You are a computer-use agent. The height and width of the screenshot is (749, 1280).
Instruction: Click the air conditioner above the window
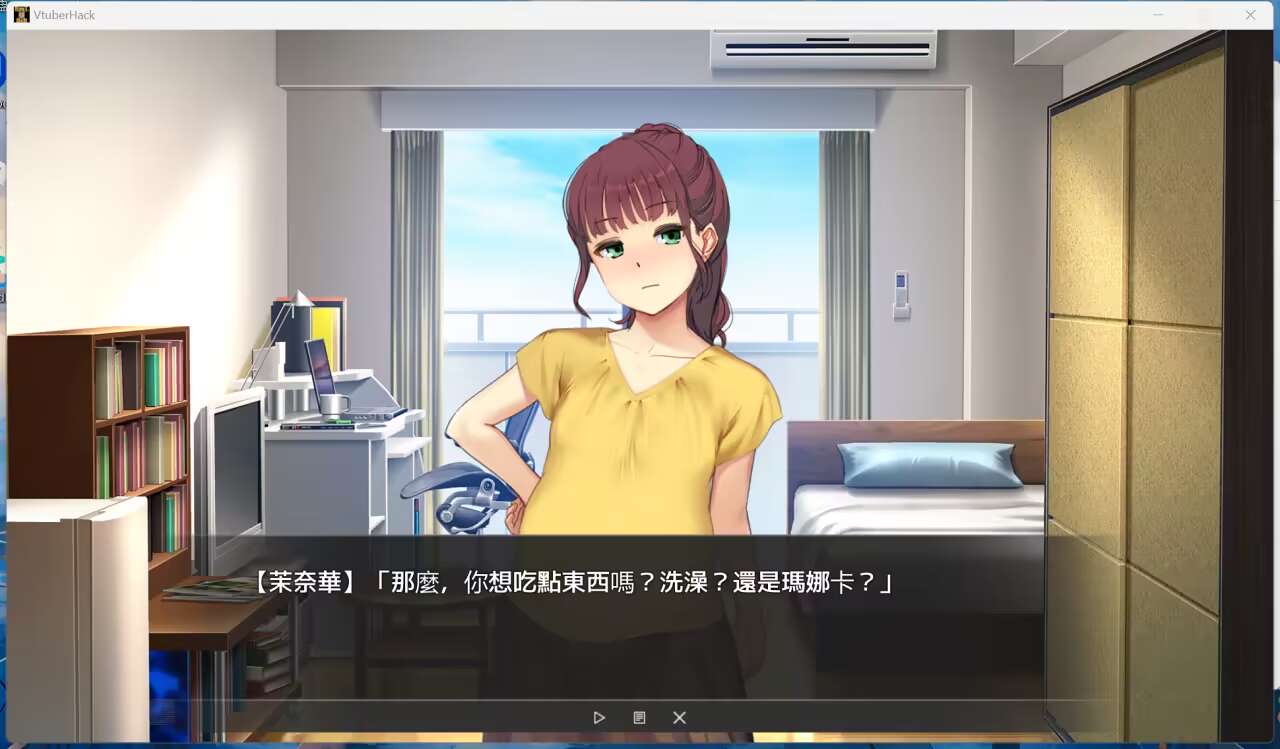[x=822, y=48]
